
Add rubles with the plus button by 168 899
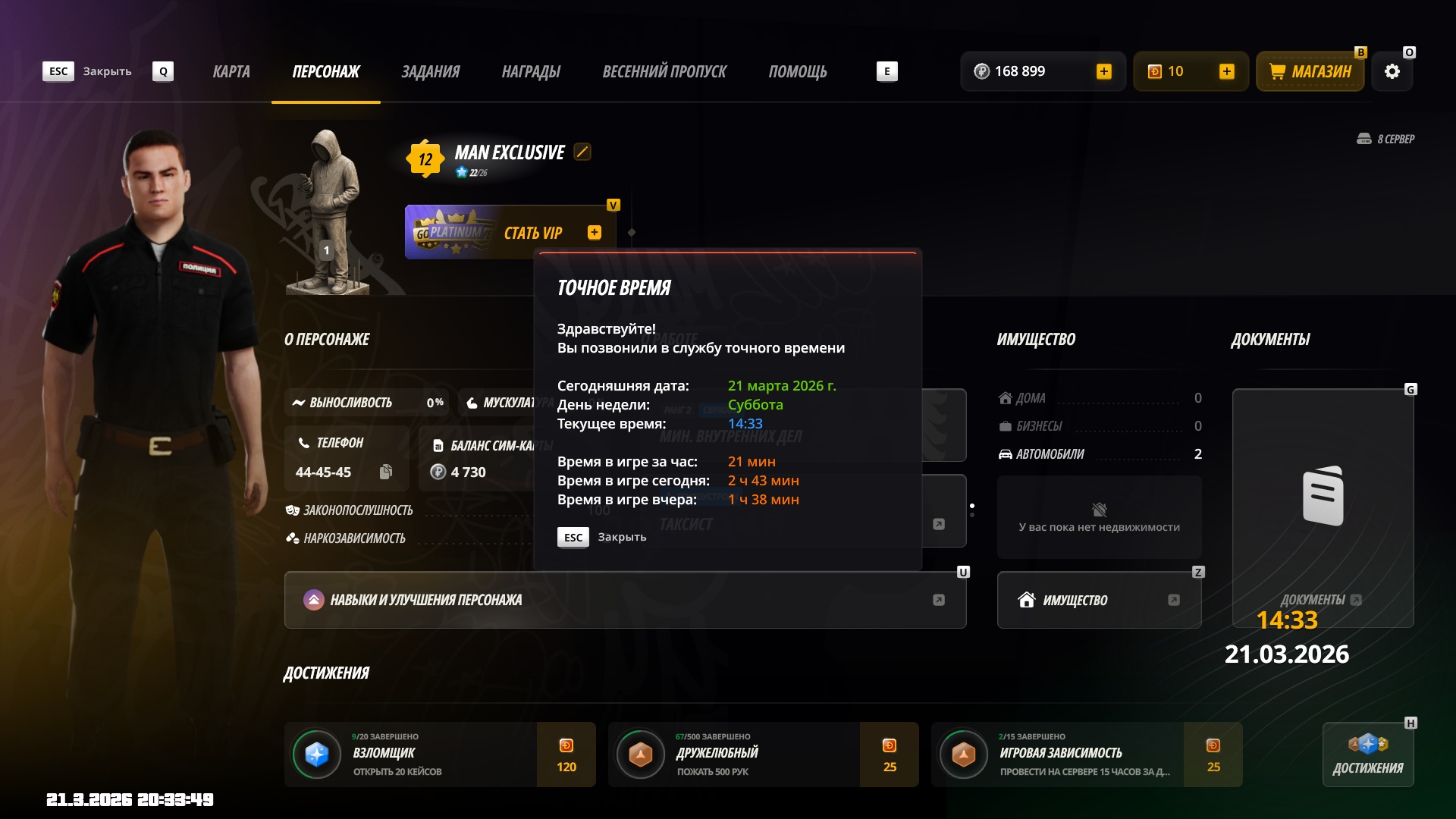(x=1104, y=71)
